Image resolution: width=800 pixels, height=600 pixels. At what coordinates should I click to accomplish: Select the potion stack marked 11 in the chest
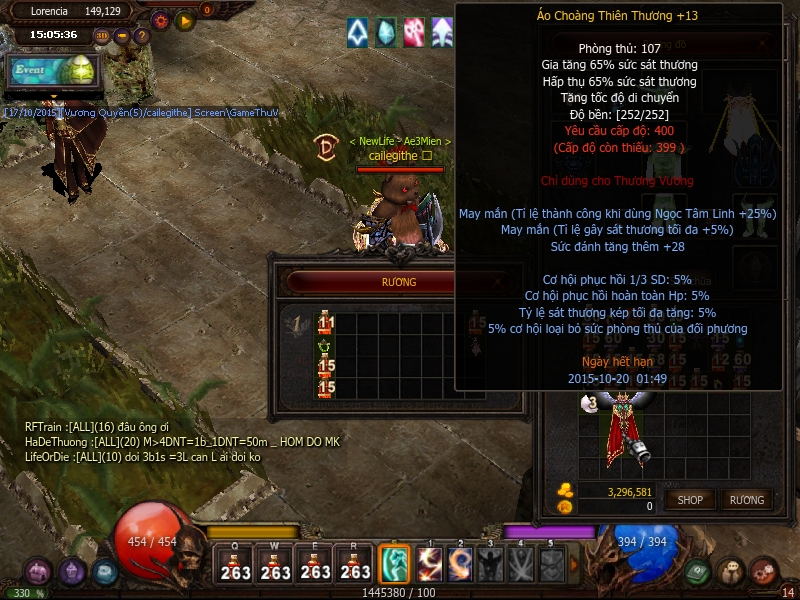(326, 322)
